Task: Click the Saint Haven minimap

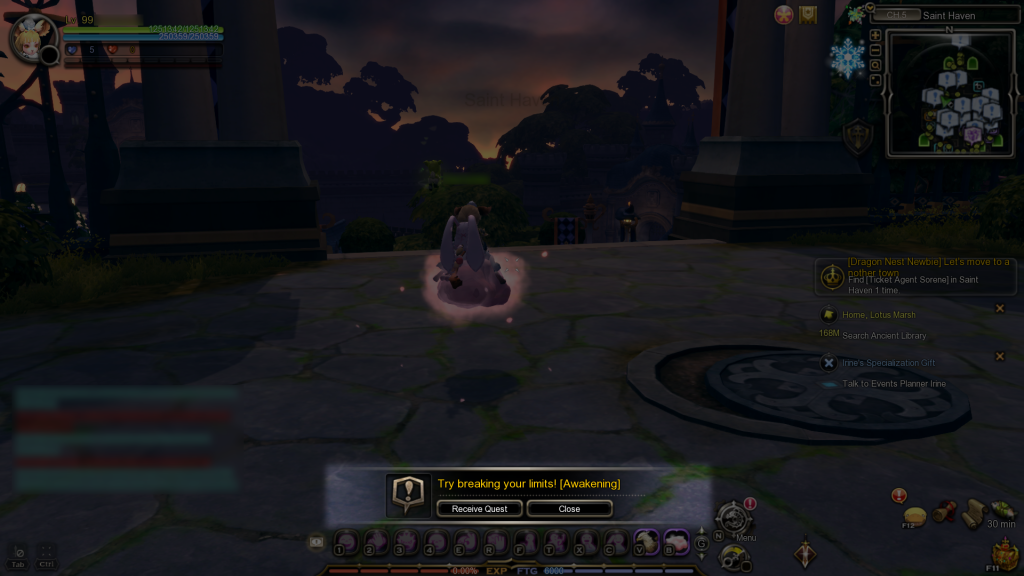Action: 950,93
